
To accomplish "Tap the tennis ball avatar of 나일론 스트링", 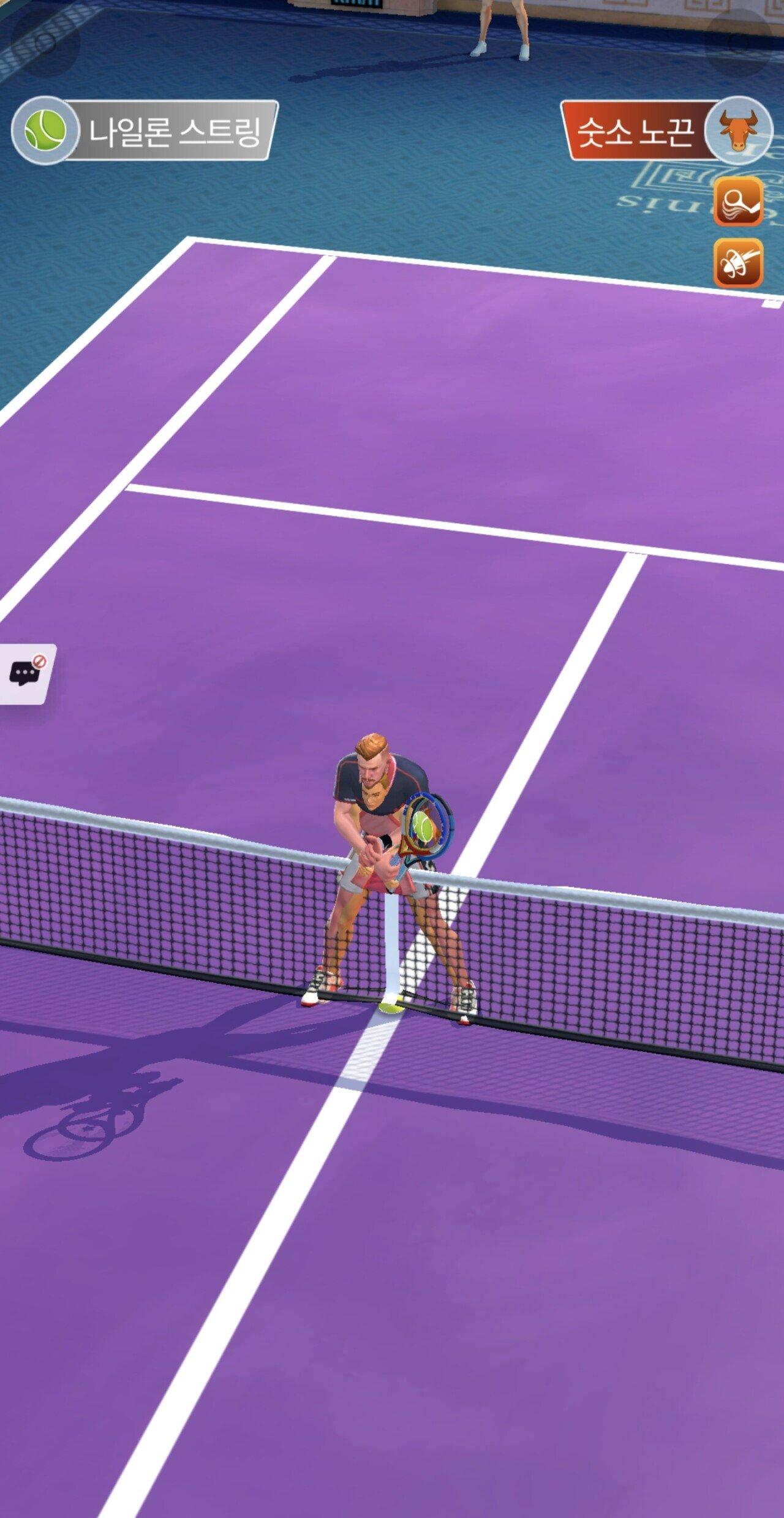I will tap(45, 130).
